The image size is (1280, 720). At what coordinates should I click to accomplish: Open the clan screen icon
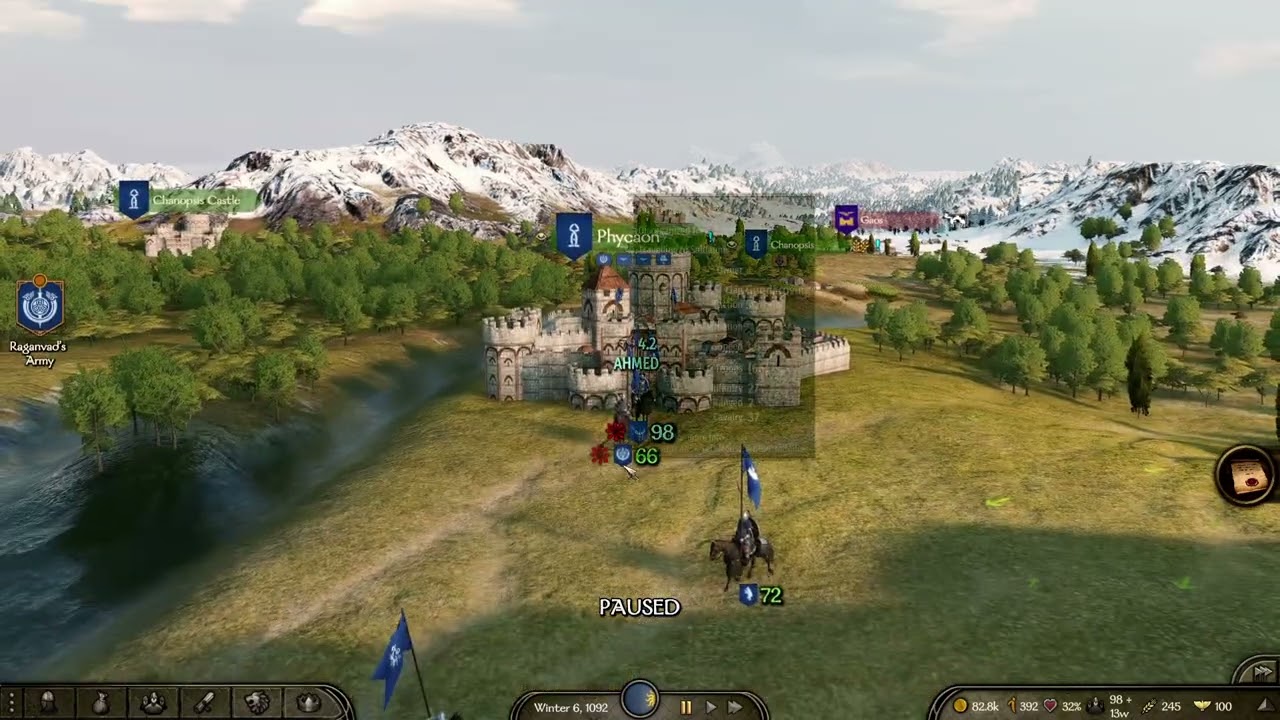pos(257,703)
